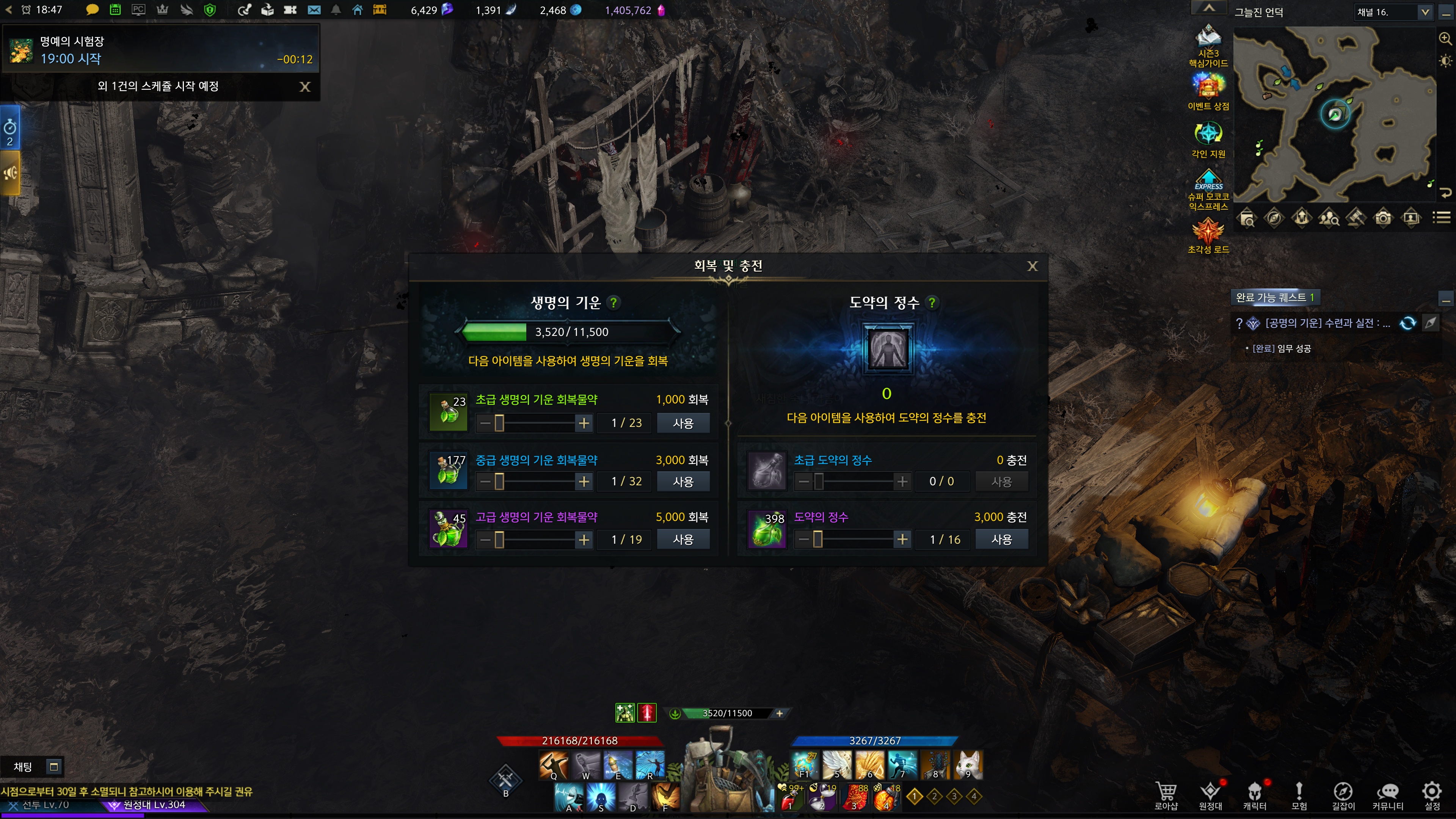Open the channel selection dropdown
Screen dimensions: 1456x819
1425,12
